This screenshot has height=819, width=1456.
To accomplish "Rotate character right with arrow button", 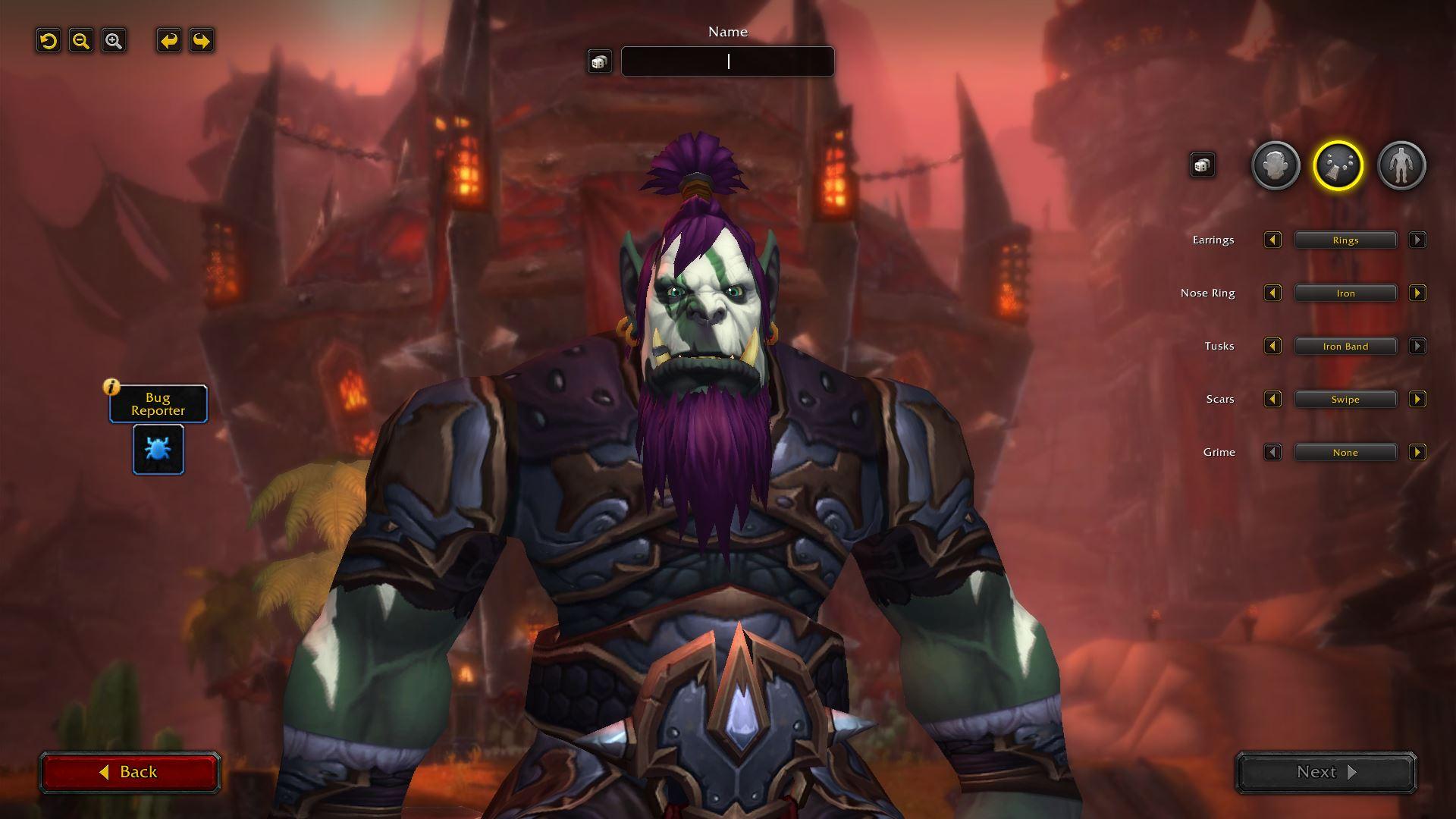I will click(202, 41).
